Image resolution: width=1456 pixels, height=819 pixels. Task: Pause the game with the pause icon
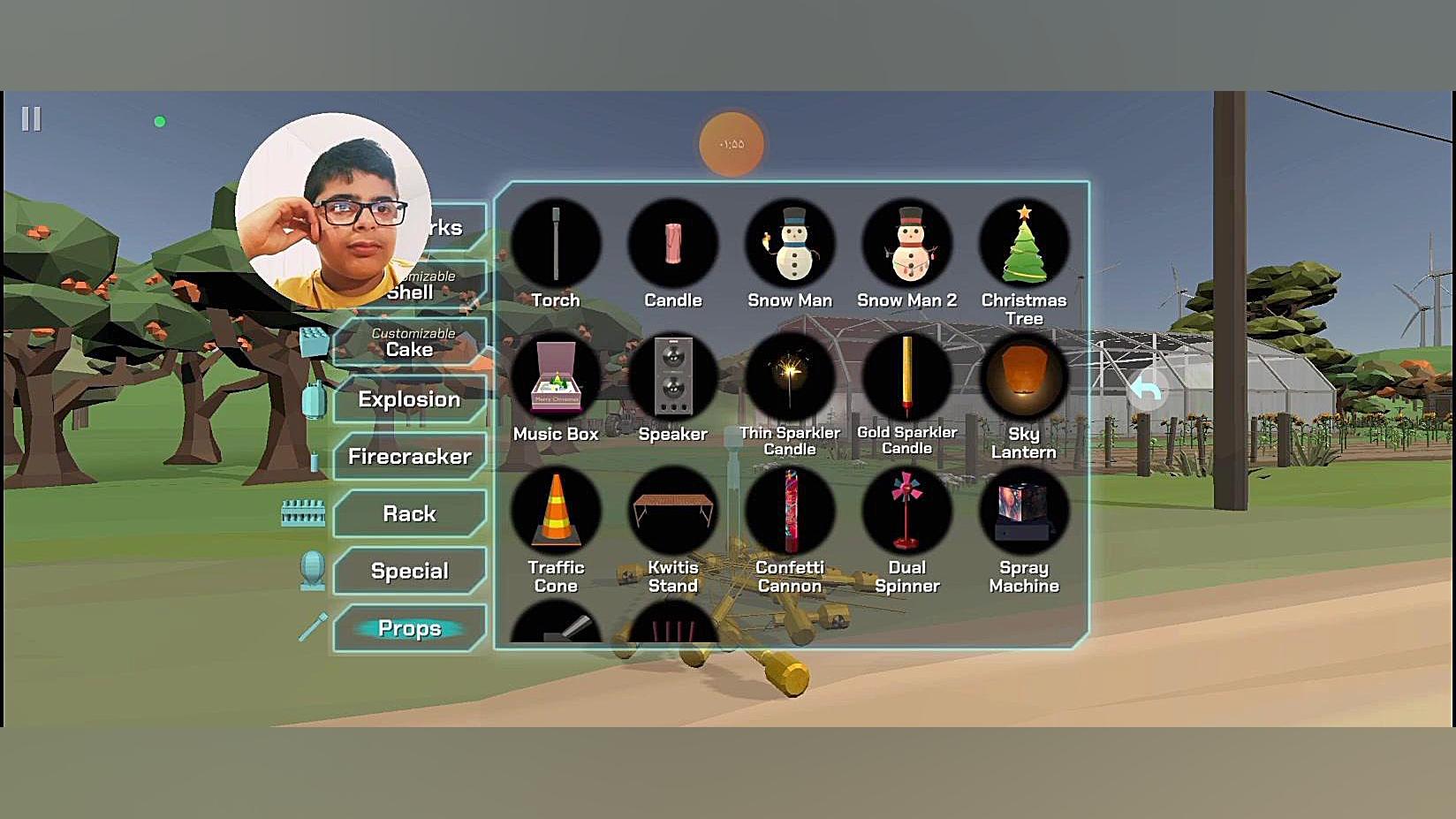pos(31,119)
